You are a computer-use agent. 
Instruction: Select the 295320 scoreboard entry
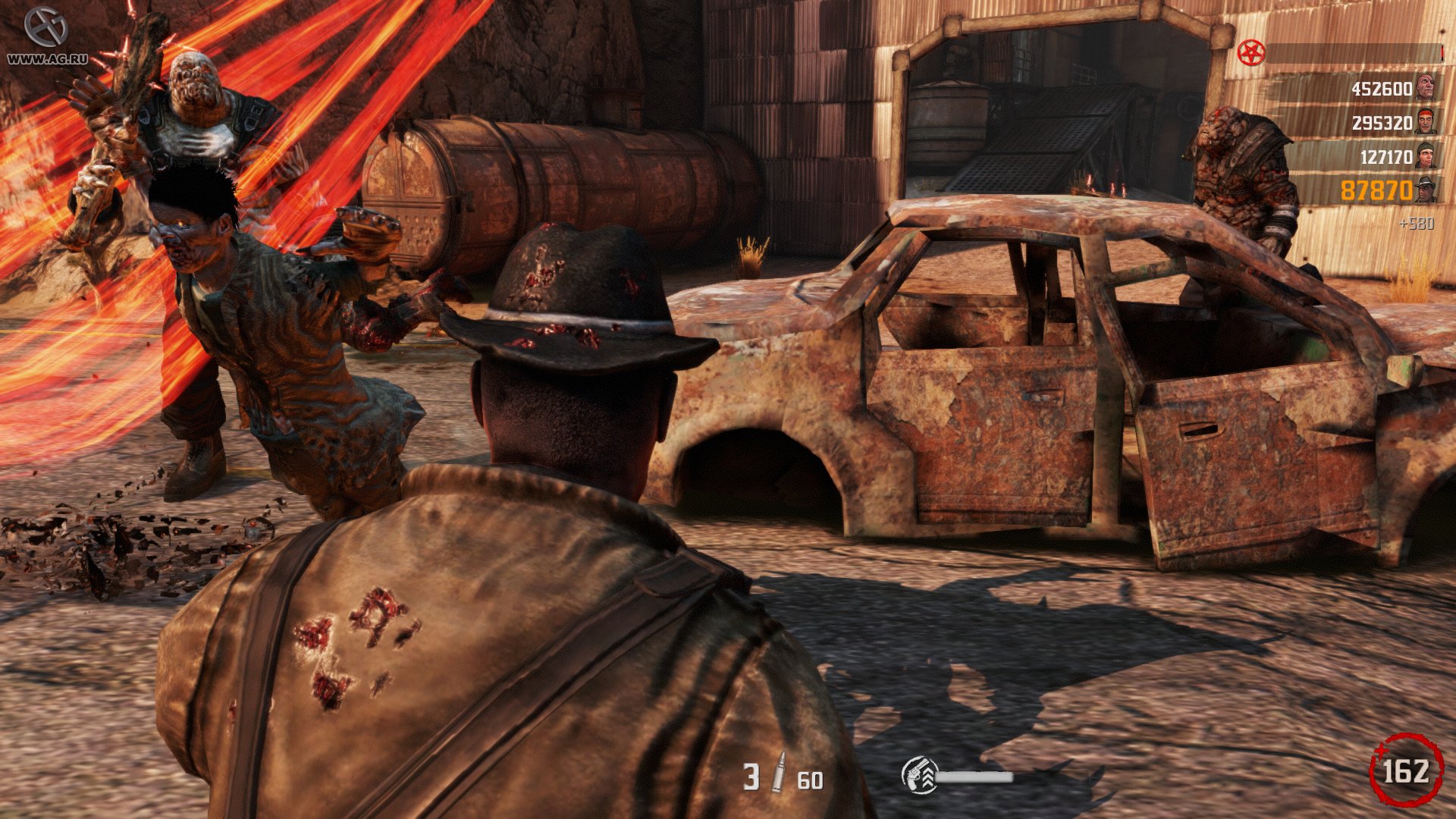click(x=1382, y=121)
